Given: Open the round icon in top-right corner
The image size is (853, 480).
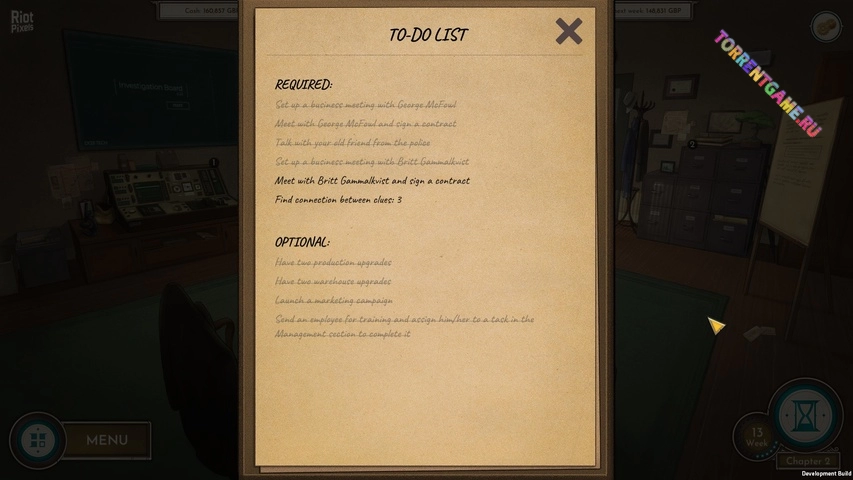Looking at the screenshot, I should 826,27.
